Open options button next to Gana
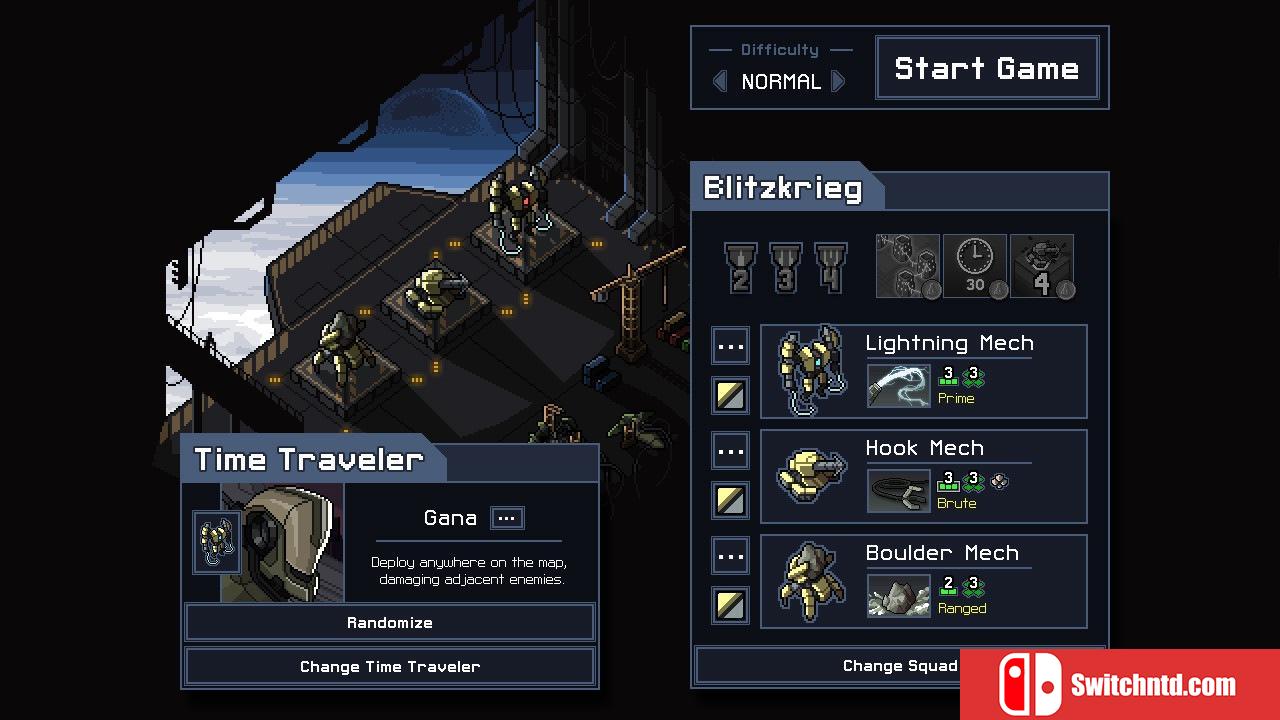This screenshot has width=1280, height=720. (x=507, y=517)
